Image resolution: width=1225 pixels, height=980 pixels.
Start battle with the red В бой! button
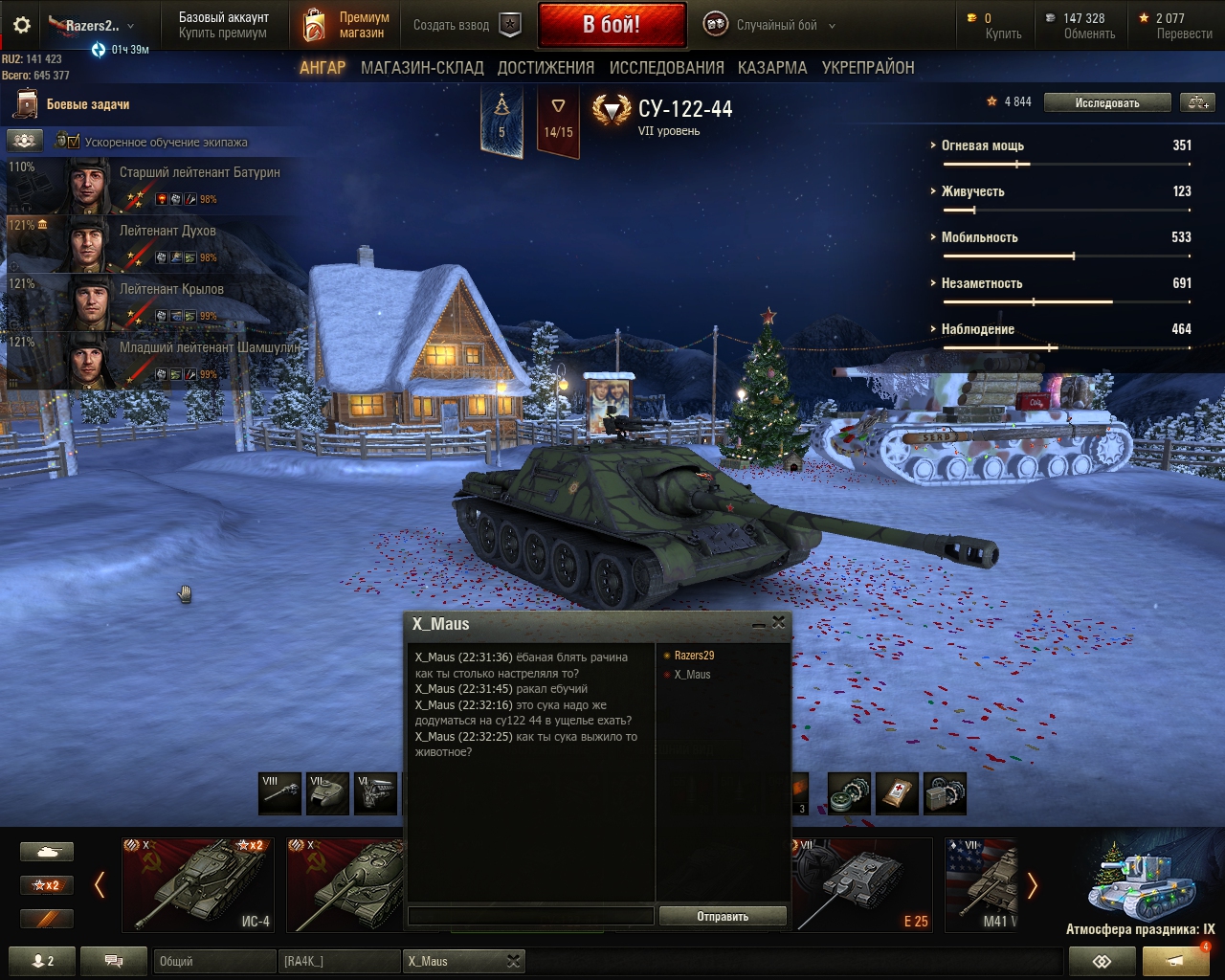click(x=612, y=25)
